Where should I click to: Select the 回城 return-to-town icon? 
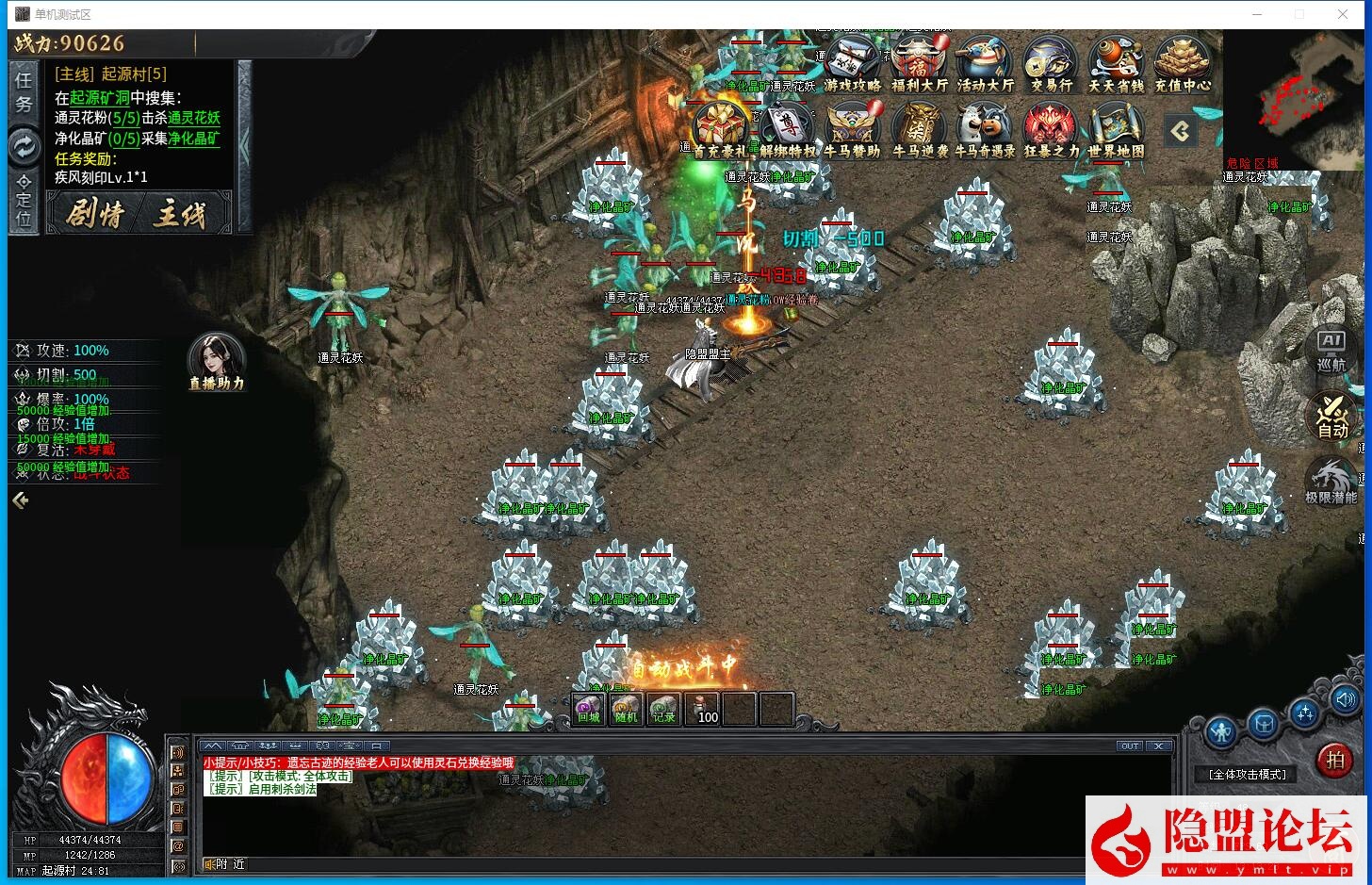pos(586,709)
